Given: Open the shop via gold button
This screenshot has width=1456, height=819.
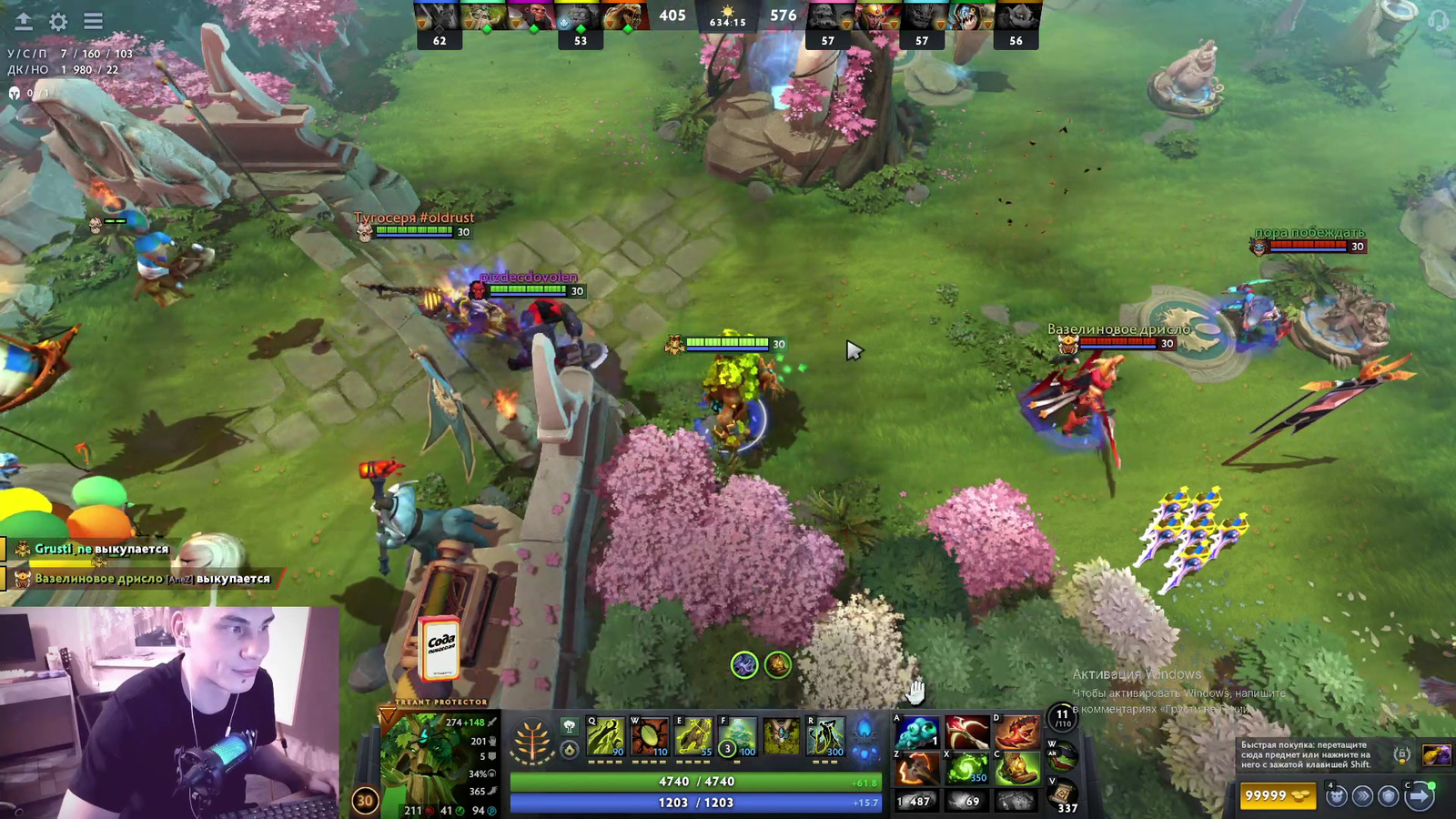Looking at the screenshot, I should (x=1279, y=796).
